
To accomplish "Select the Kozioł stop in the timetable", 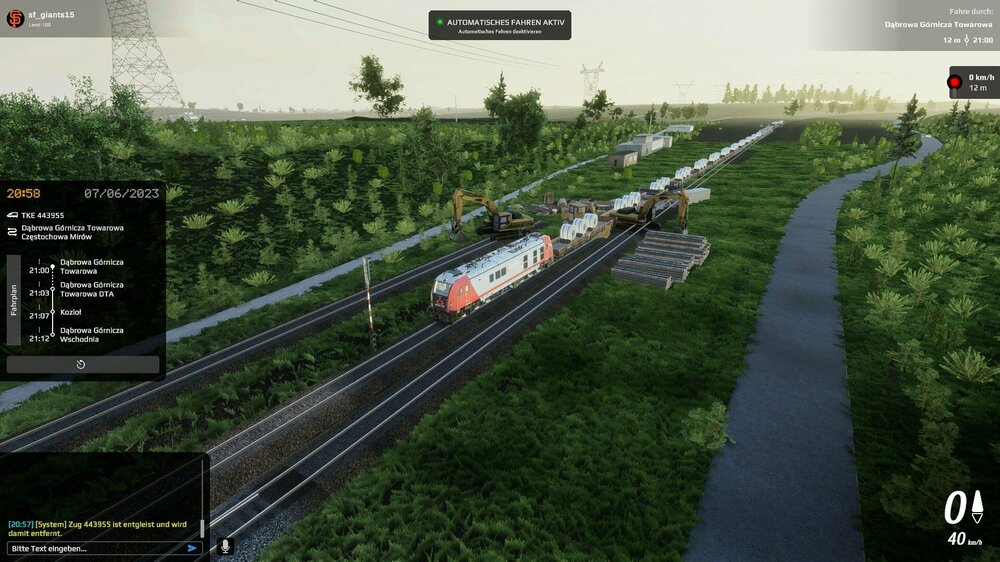I will 71,312.
